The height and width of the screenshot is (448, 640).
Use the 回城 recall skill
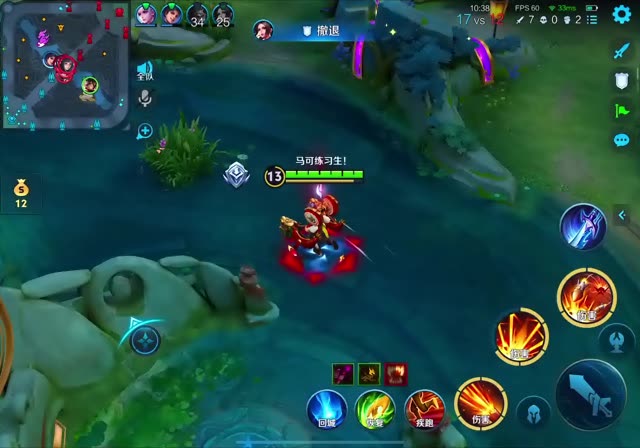coord(326,409)
